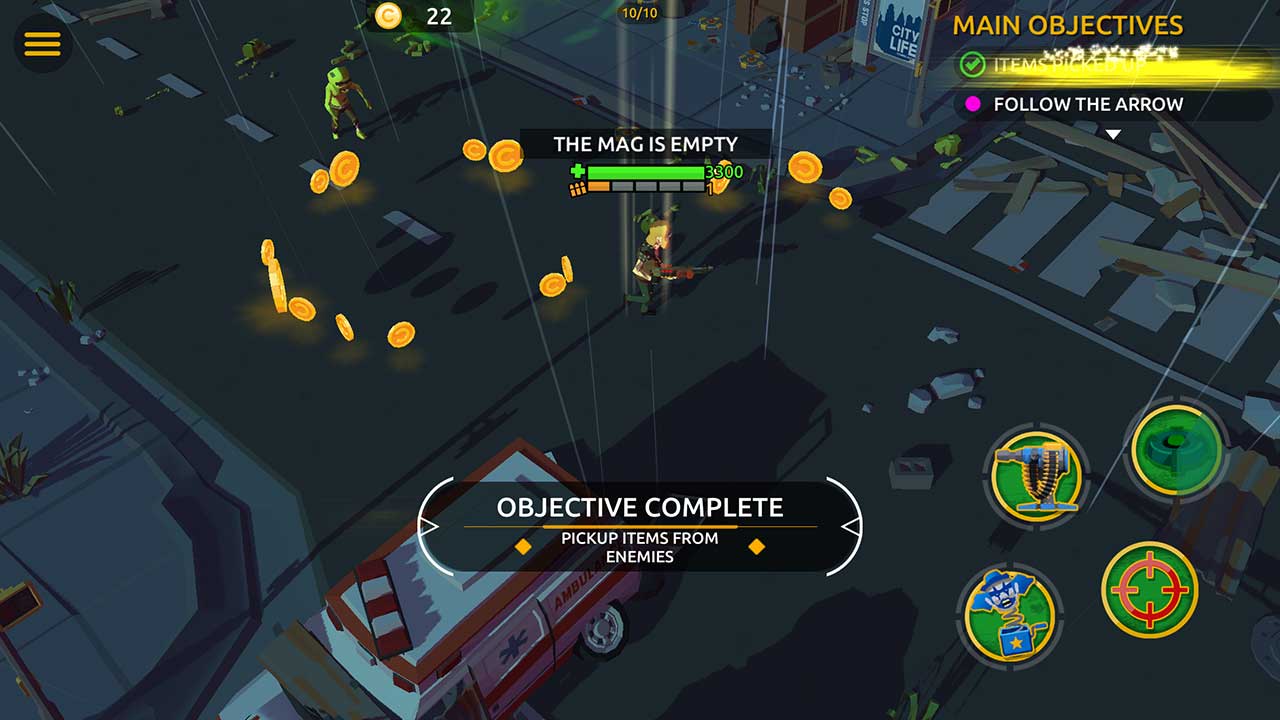Tap the green health bar above the player

pos(645,171)
